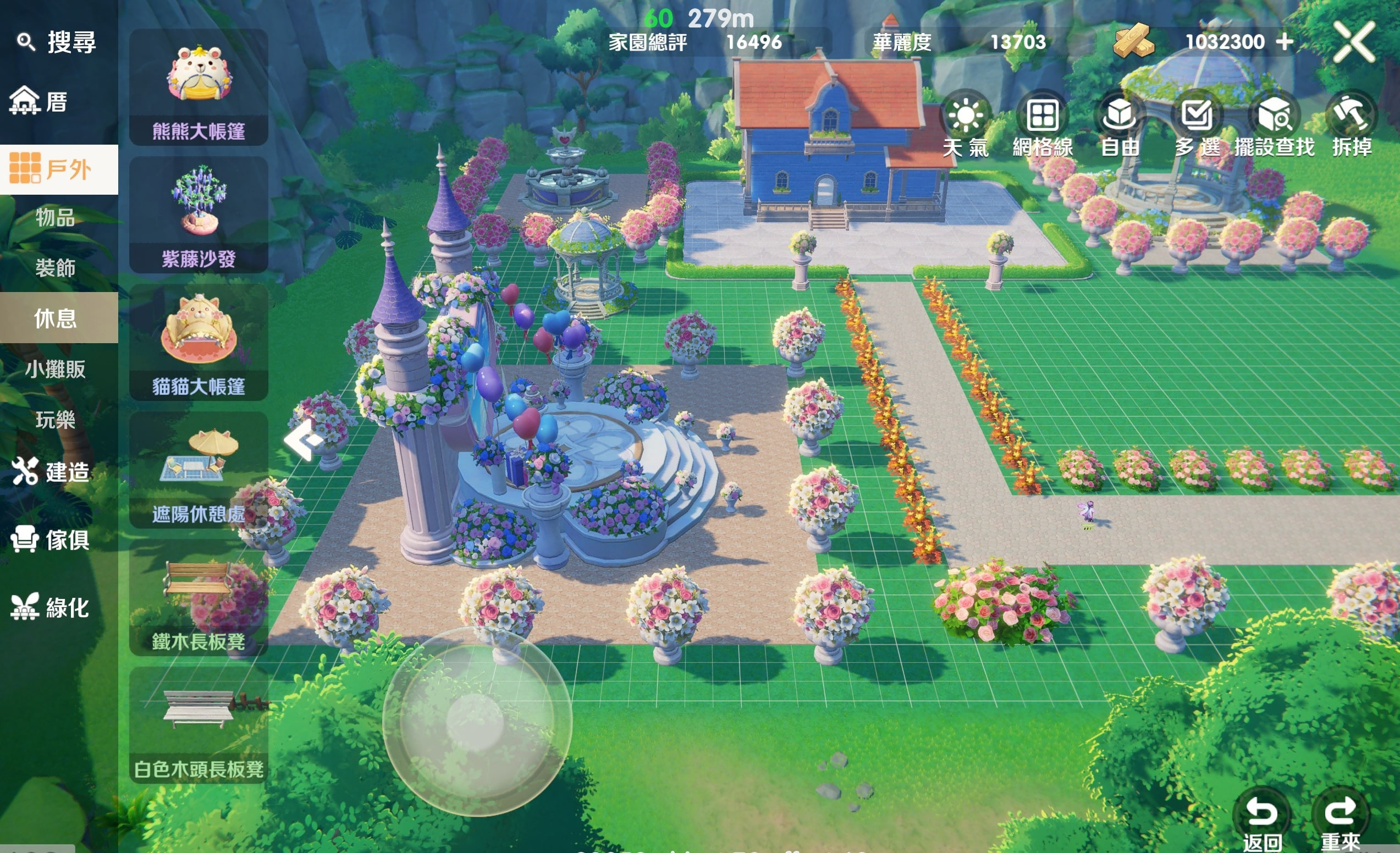Open the 小攤販 subcategory
Image resolution: width=1400 pixels, height=853 pixels.
[x=55, y=370]
